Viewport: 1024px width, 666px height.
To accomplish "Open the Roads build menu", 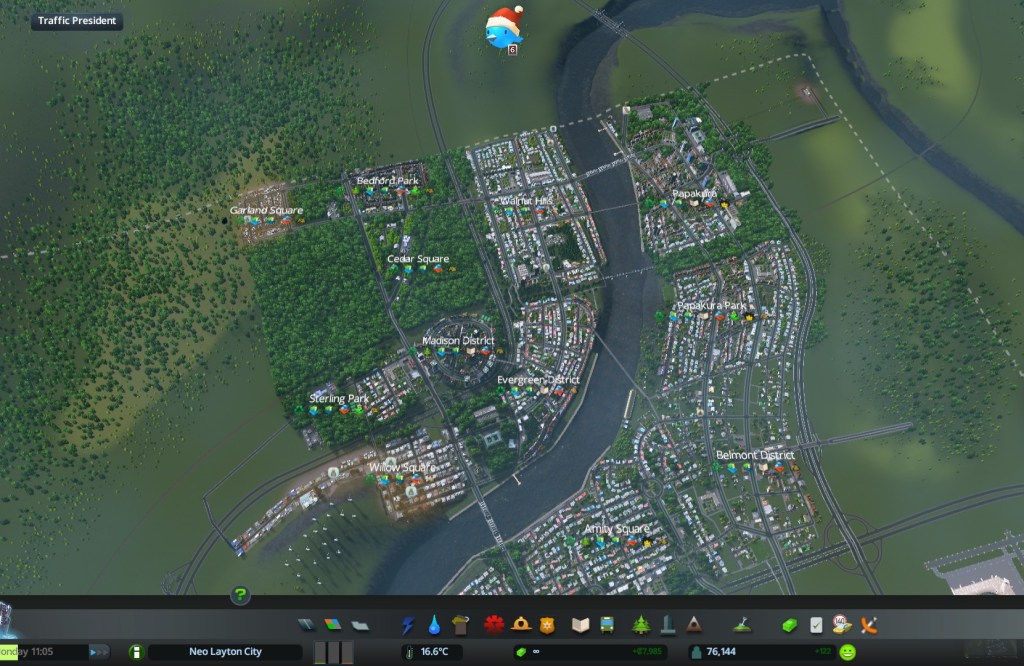I will [x=306, y=625].
